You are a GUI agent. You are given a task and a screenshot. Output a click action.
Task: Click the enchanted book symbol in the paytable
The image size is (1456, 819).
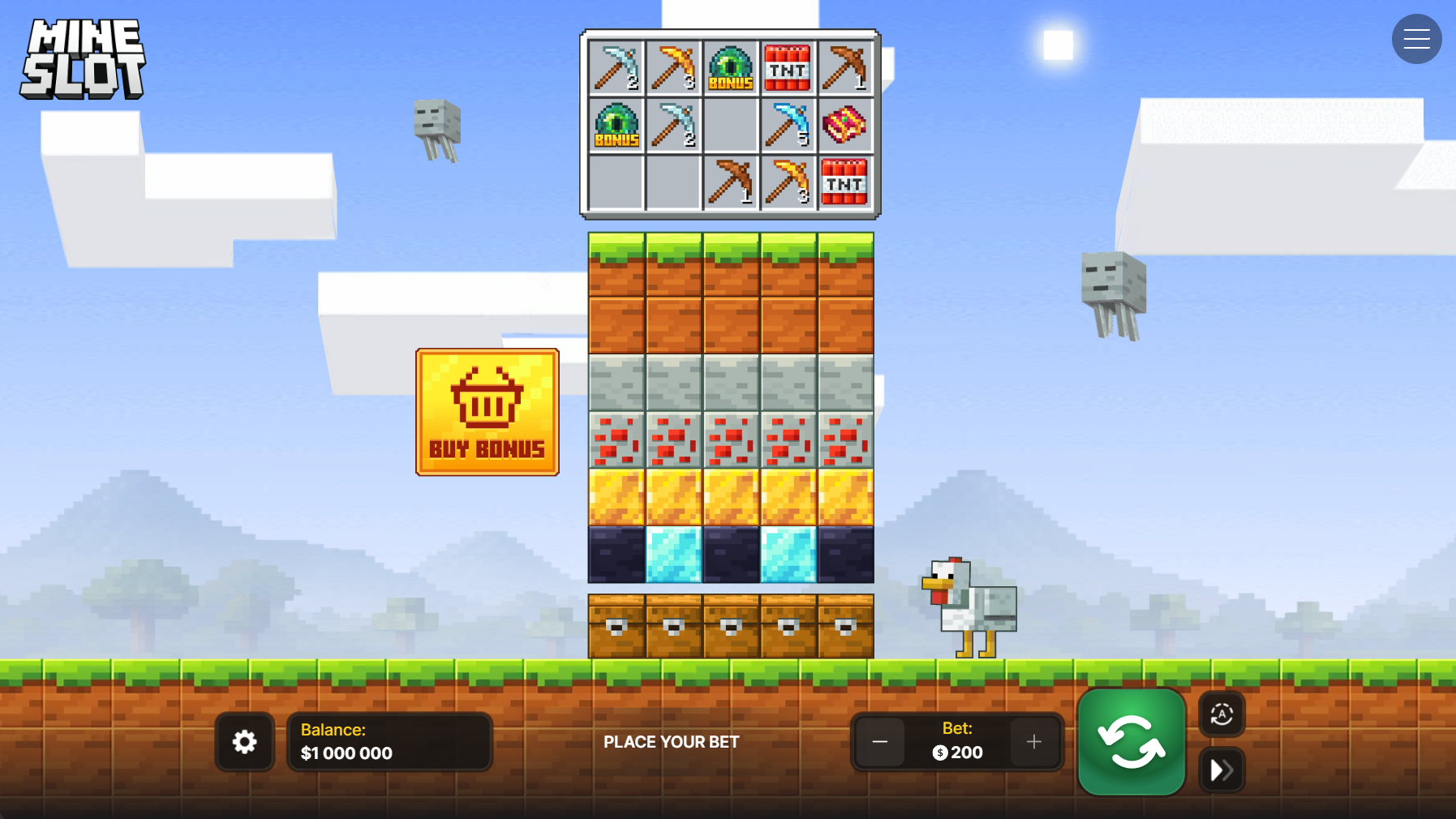coord(844,126)
